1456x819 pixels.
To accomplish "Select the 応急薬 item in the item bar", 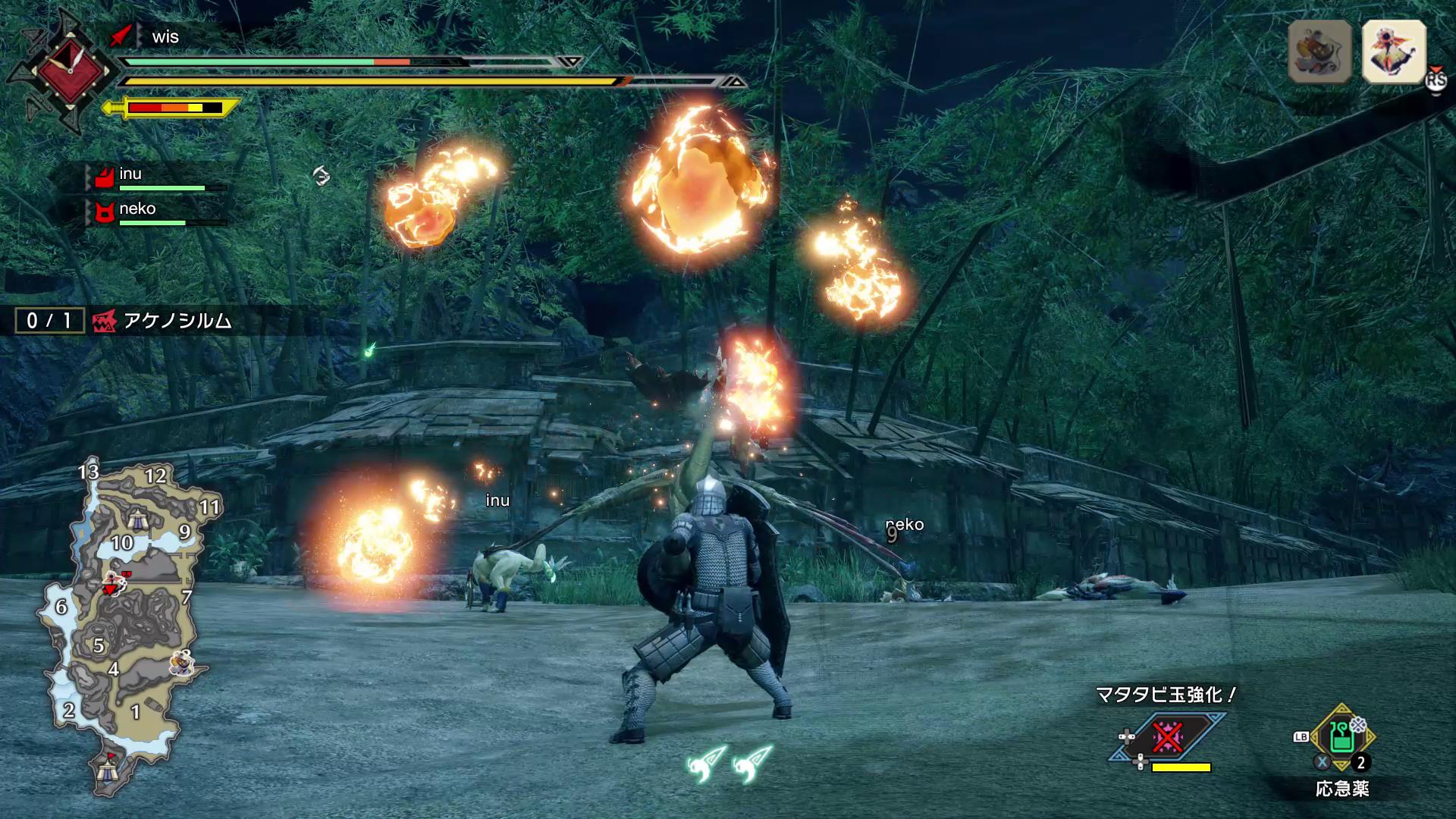I will (1341, 736).
